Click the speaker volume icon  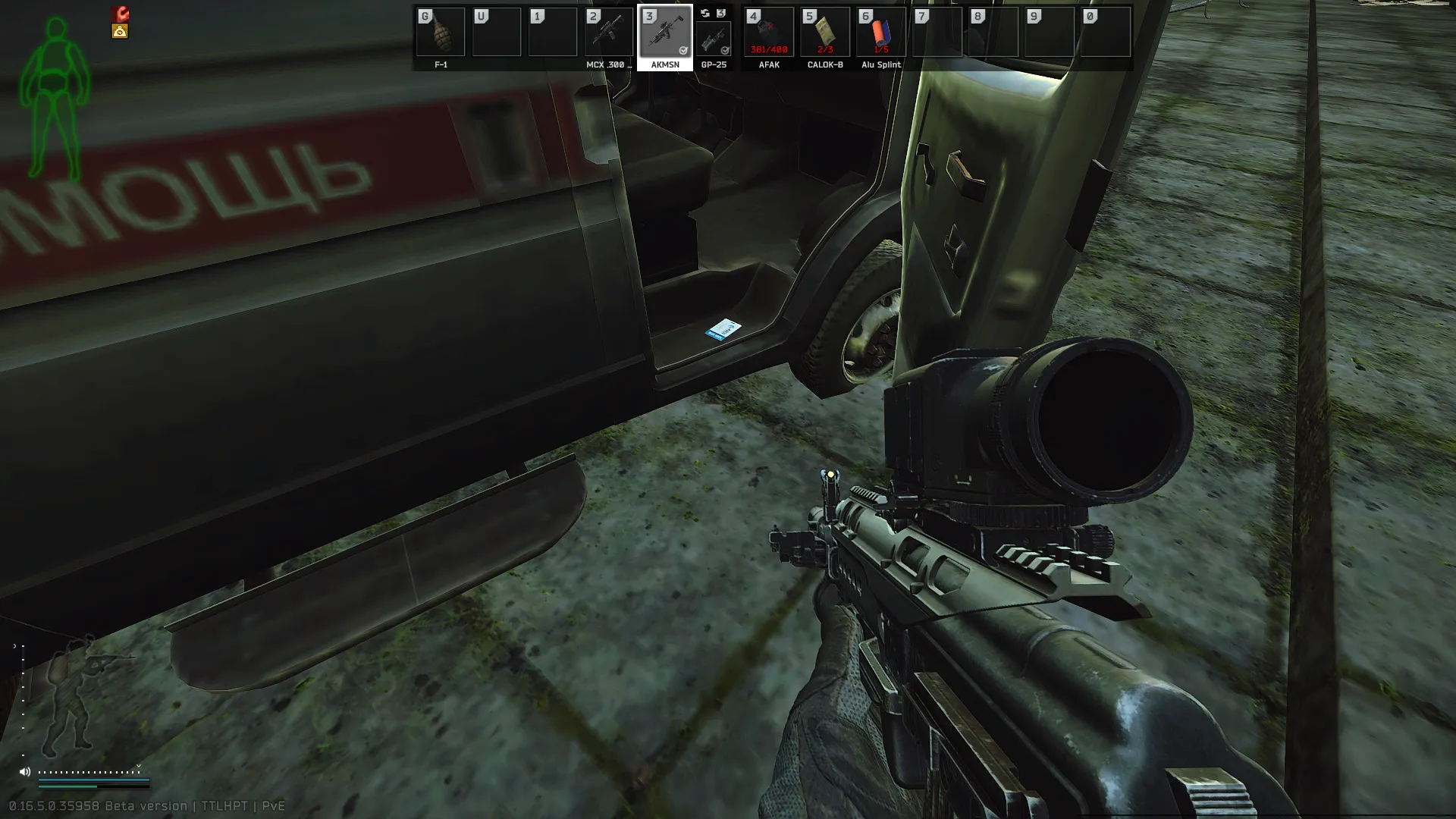tap(25, 772)
